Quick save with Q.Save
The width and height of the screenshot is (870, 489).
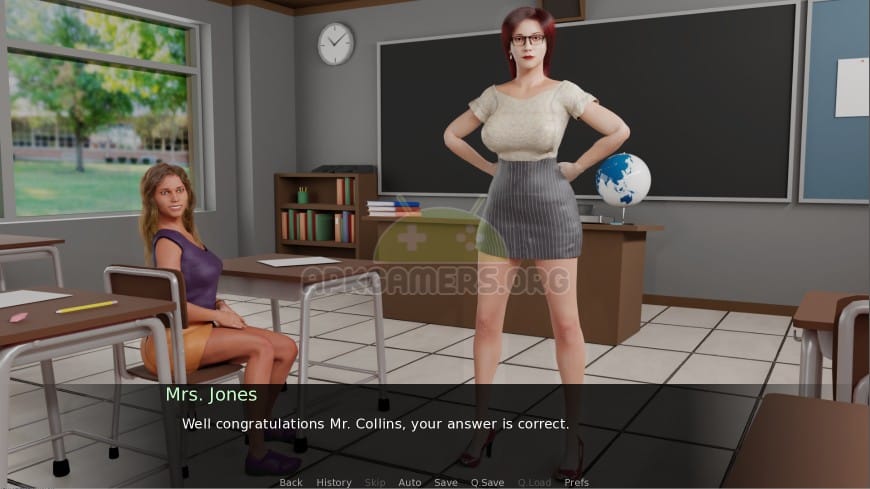(x=487, y=482)
